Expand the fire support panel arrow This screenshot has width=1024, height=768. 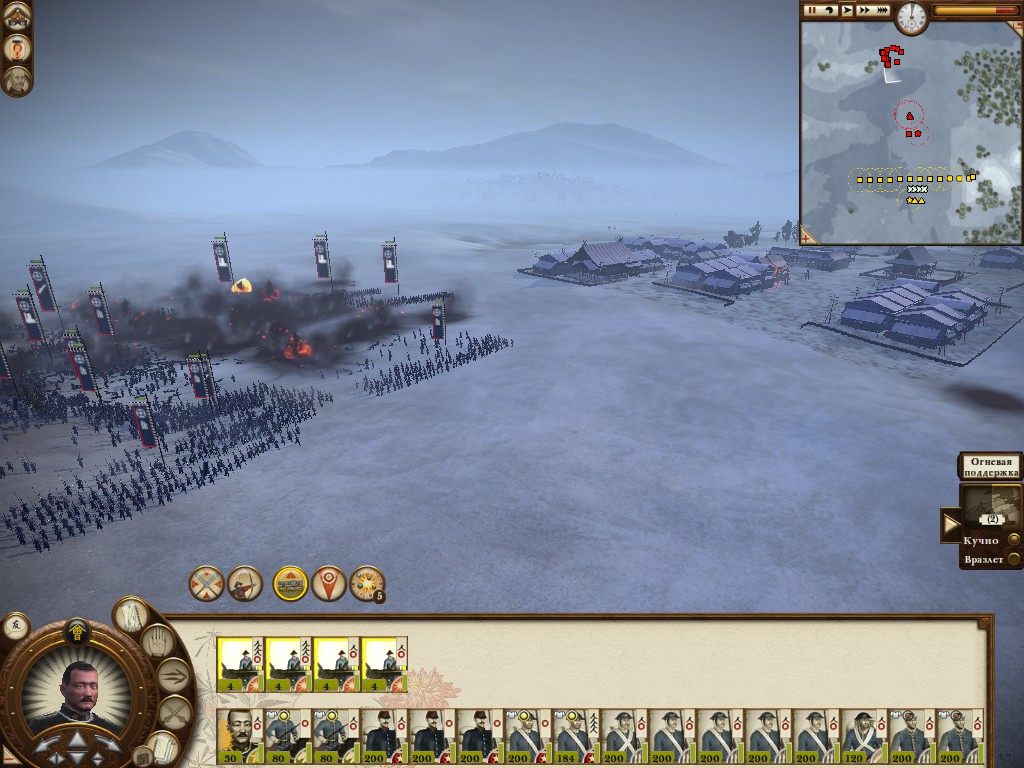(x=950, y=523)
